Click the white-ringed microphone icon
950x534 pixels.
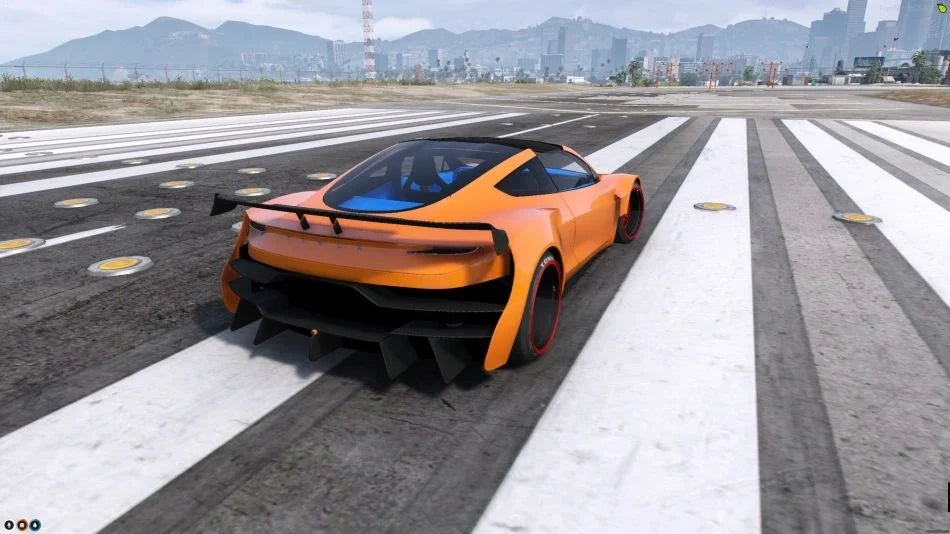9,524
